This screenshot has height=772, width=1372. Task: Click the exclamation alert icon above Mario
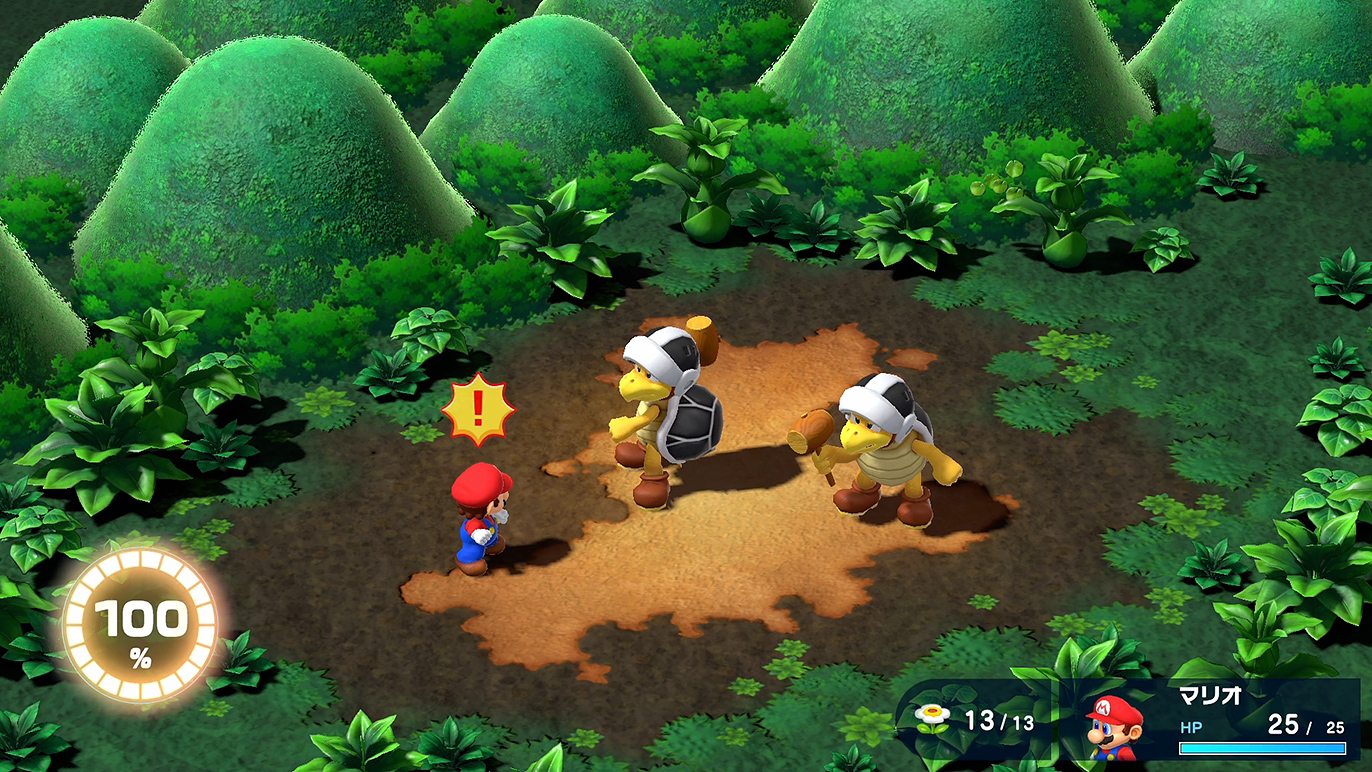tap(478, 410)
